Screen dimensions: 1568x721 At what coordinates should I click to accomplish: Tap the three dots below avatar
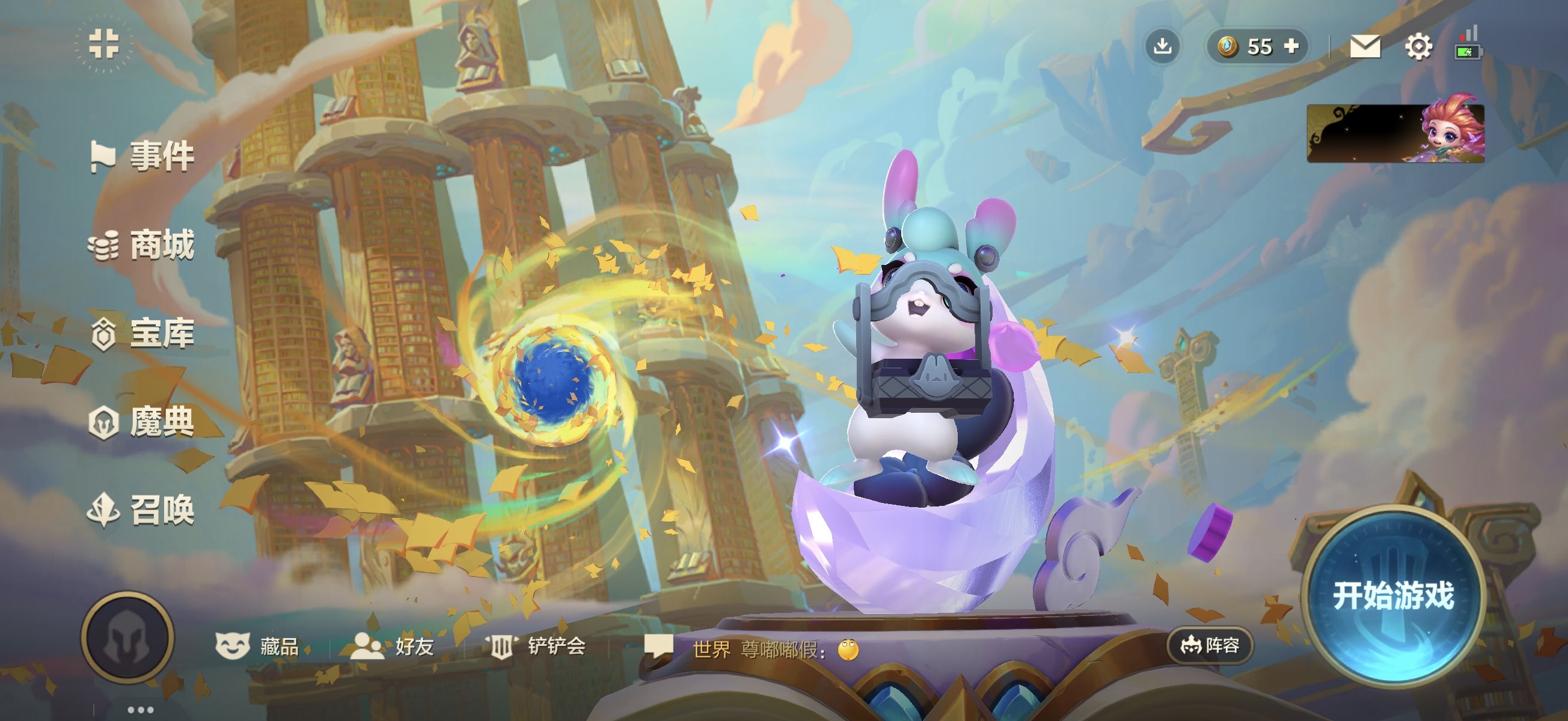click(141, 710)
